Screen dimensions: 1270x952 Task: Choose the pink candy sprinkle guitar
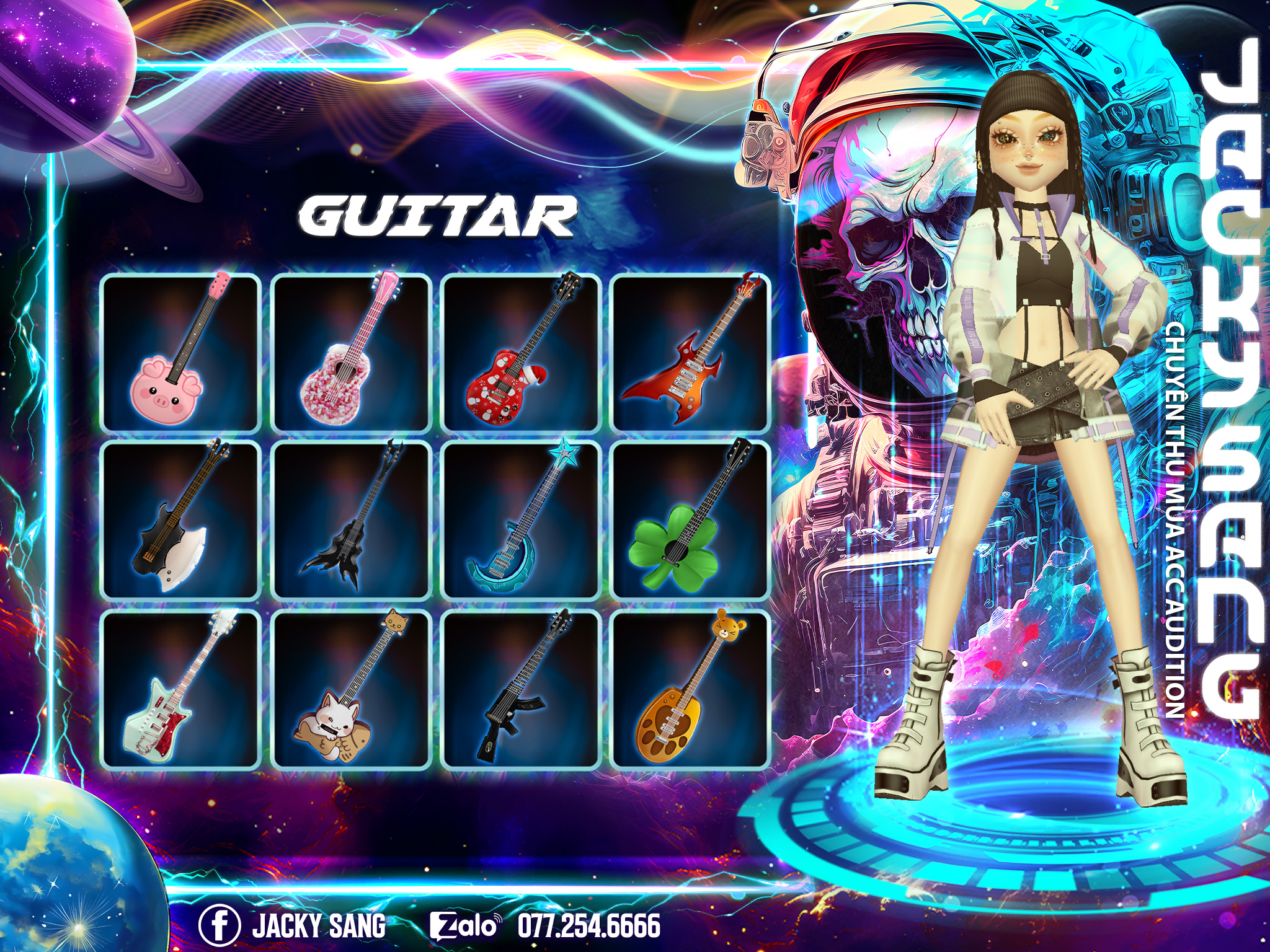[x=351, y=353]
